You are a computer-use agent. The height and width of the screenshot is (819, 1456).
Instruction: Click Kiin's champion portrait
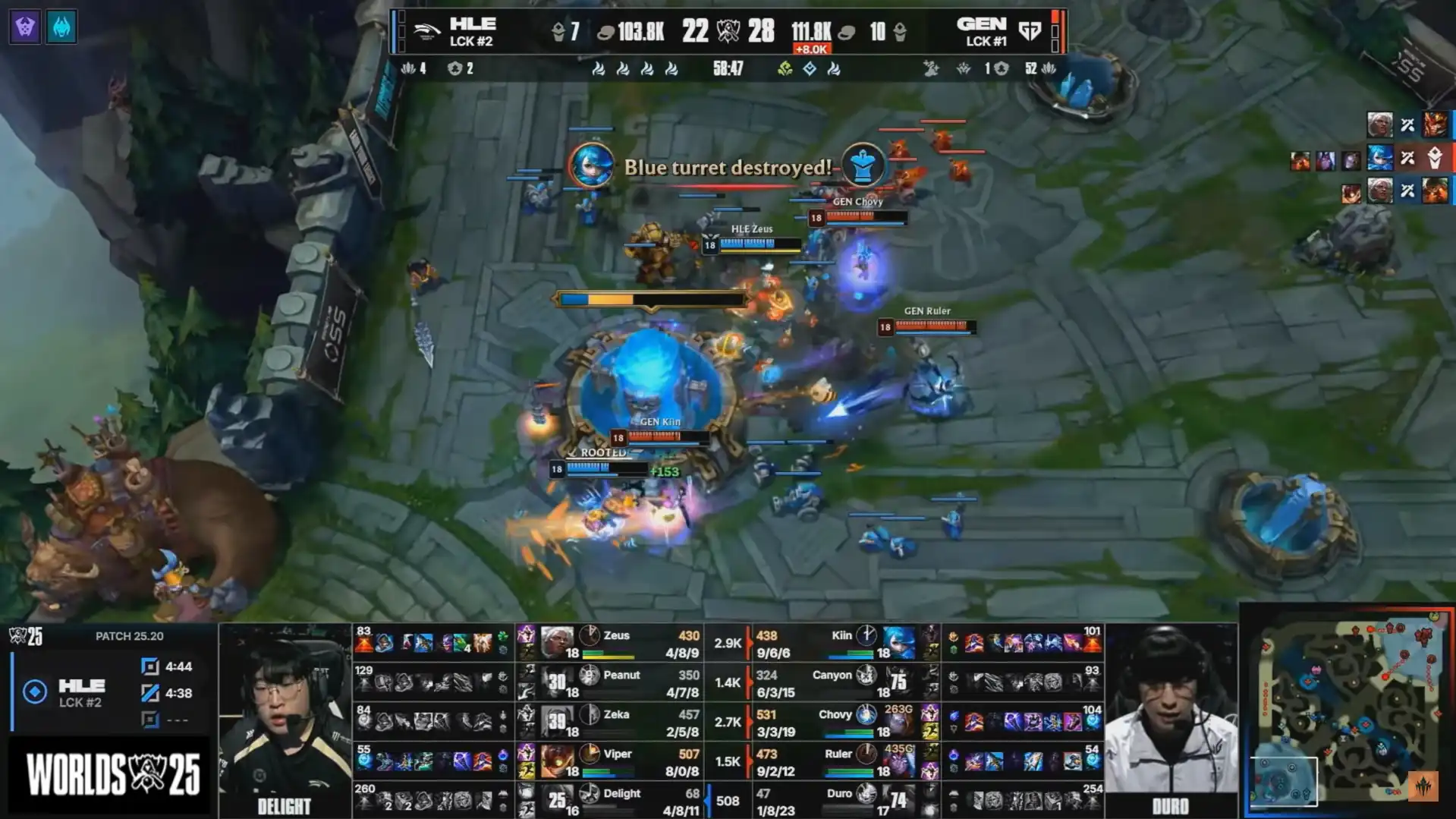[x=898, y=641]
